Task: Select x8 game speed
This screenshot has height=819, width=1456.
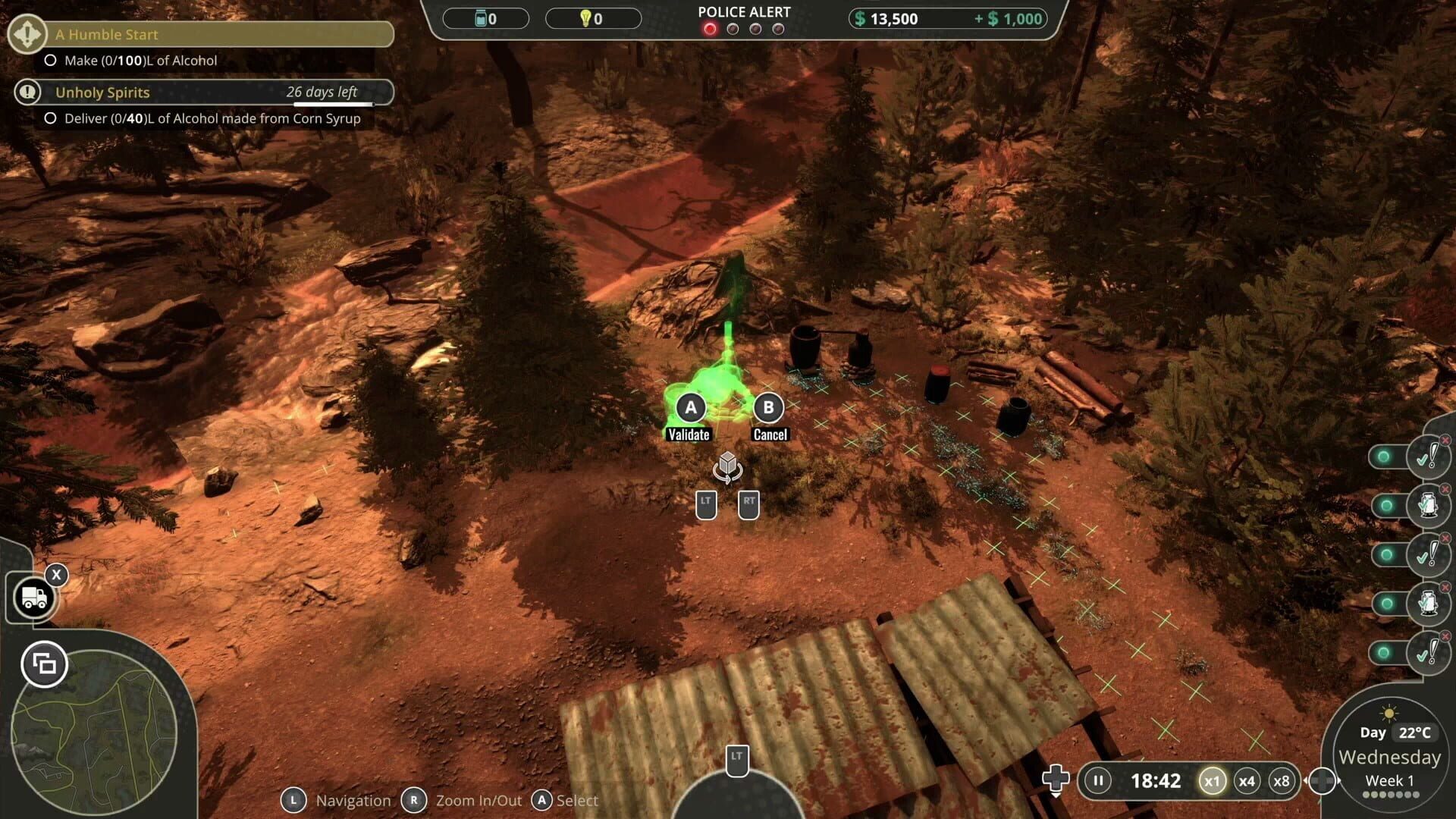Action: tap(1283, 780)
